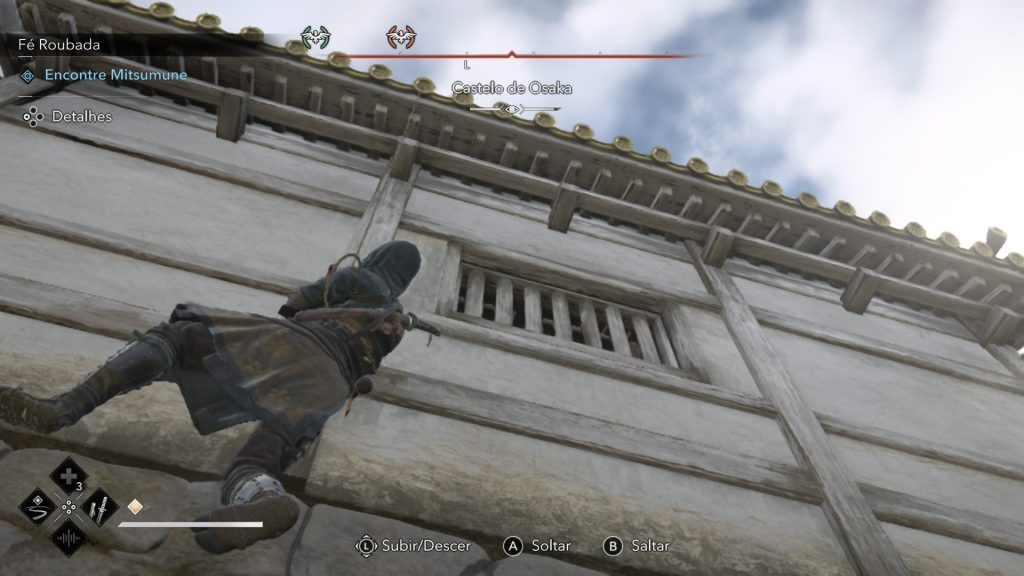Viewport: 1024px width, 576px height.
Task: Click the stealth eye detection indicator
Action: (x=511, y=109)
